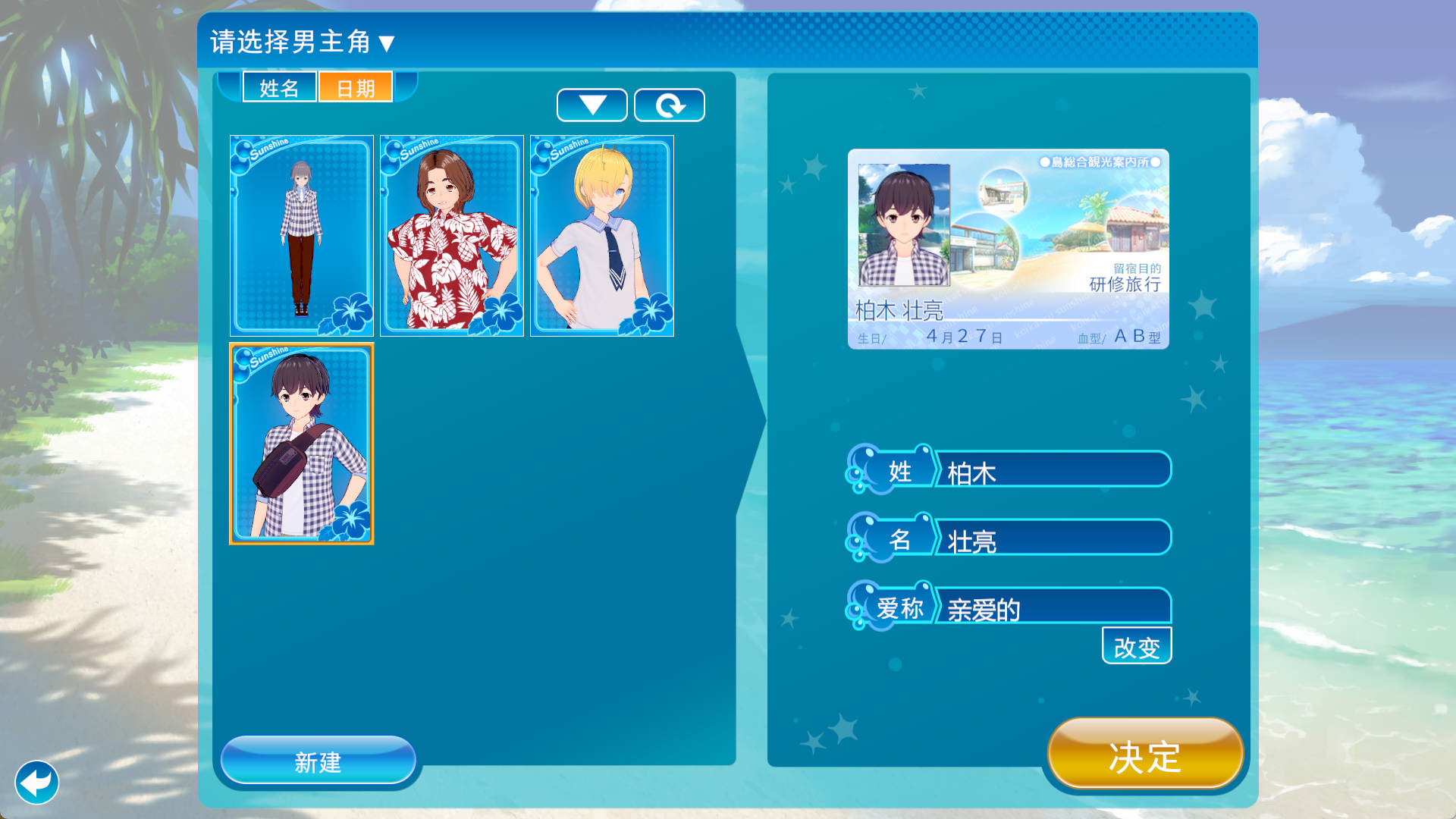Expand the sort order selector arrow
This screenshot has height=819, width=1456.
point(592,105)
